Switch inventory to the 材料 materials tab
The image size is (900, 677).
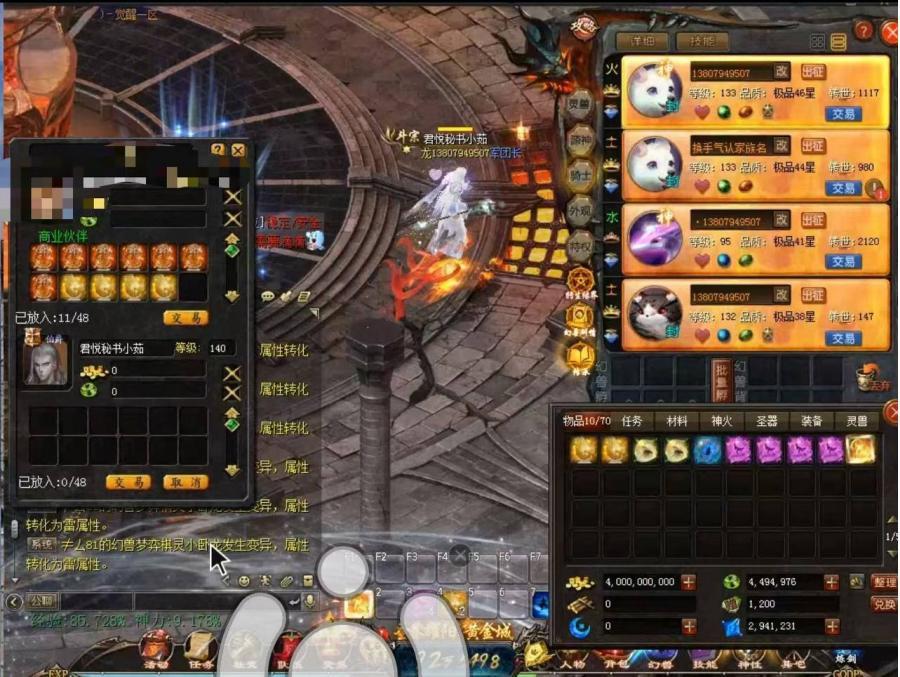pyautogui.click(x=677, y=421)
